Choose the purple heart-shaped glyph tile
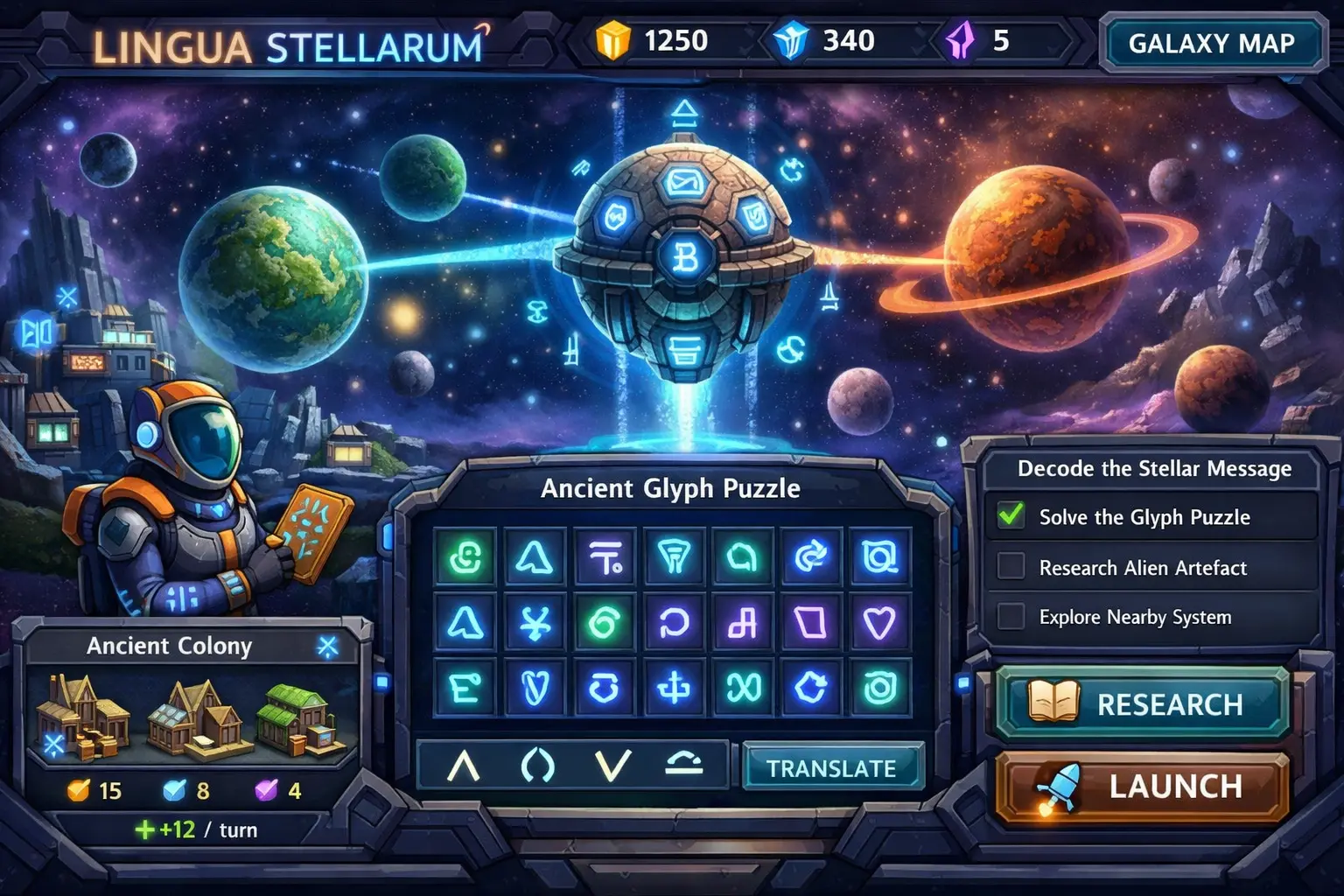This screenshot has width=1344, height=896. [x=878, y=623]
